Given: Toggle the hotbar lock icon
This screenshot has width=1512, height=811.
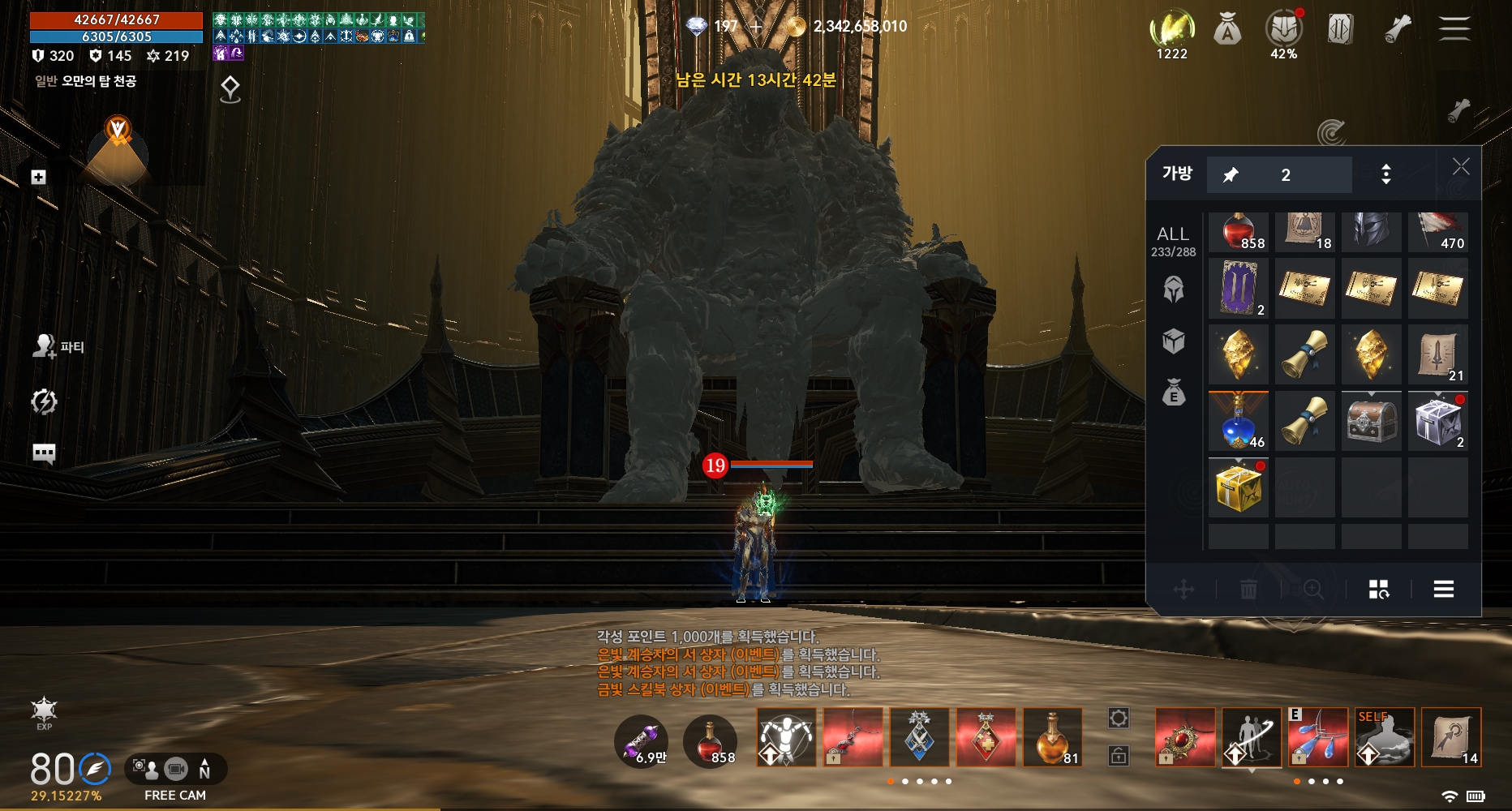Looking at the screenshot, I should point(1119,757).
